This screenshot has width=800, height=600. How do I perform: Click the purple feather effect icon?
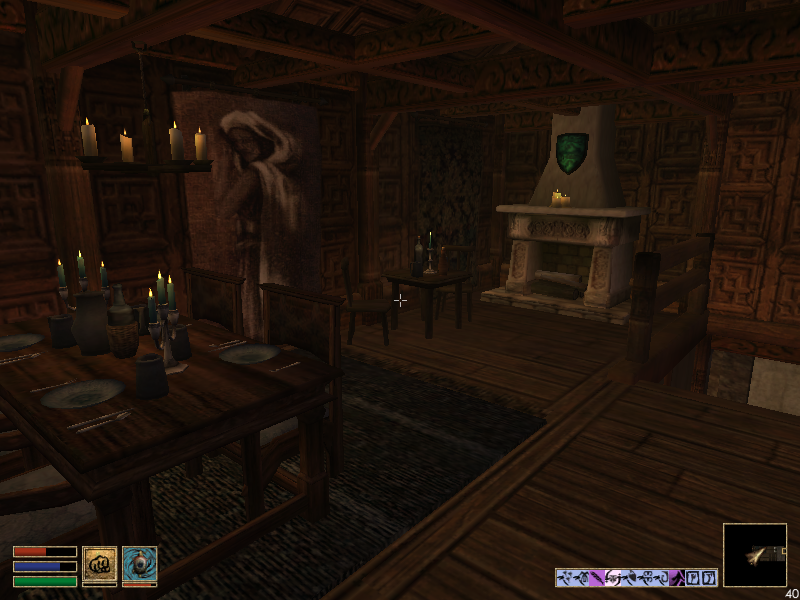(597, 577)
